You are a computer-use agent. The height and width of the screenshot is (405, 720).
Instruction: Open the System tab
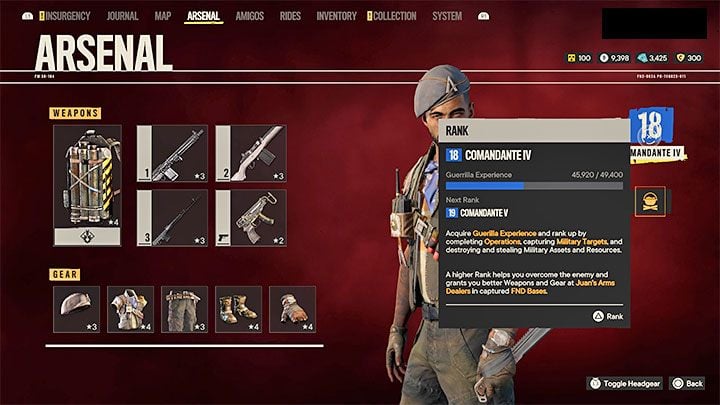click(x=447, y=16)
